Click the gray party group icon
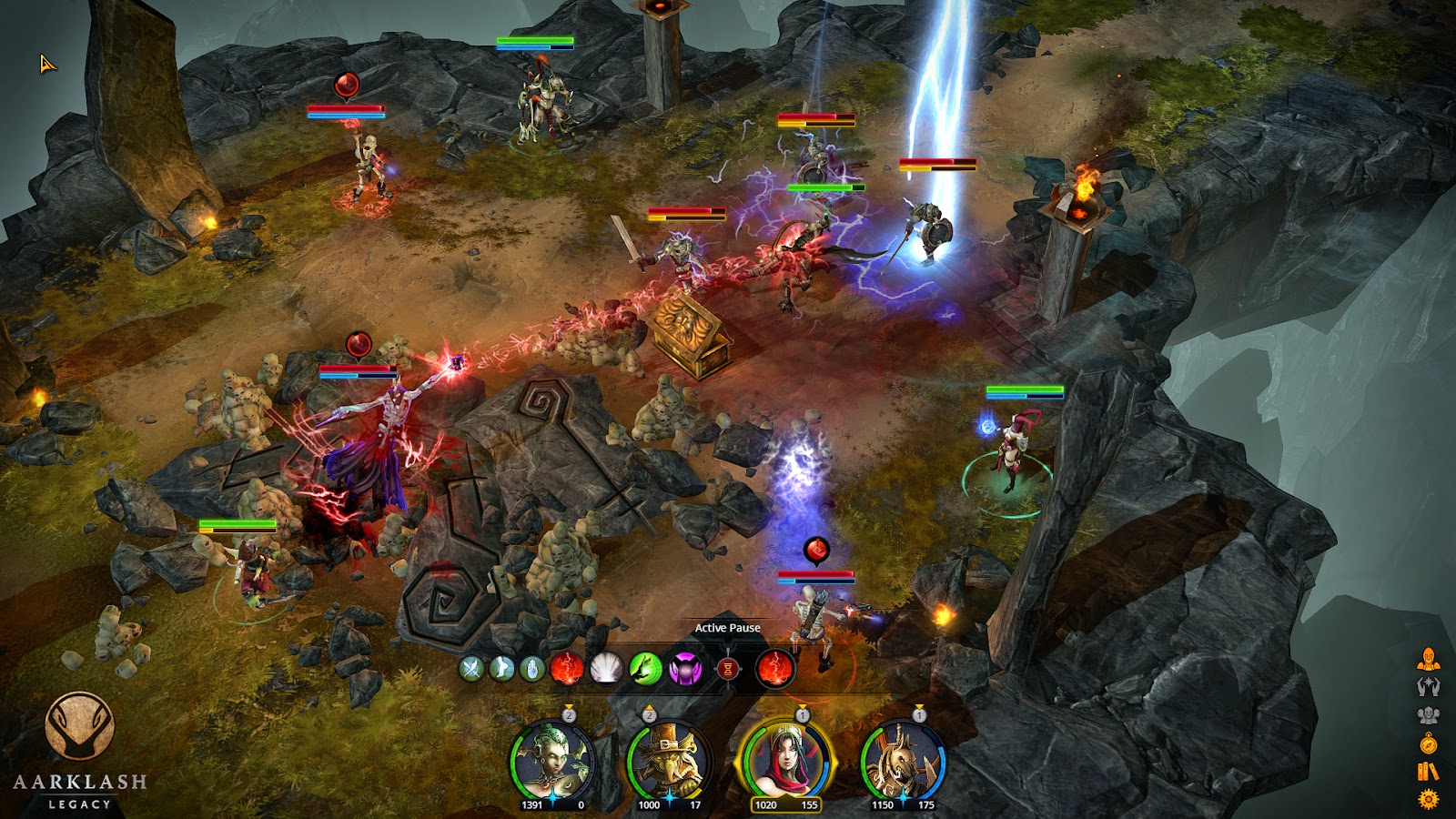This screenshot has height=819, width=1456. (1428, 715)
